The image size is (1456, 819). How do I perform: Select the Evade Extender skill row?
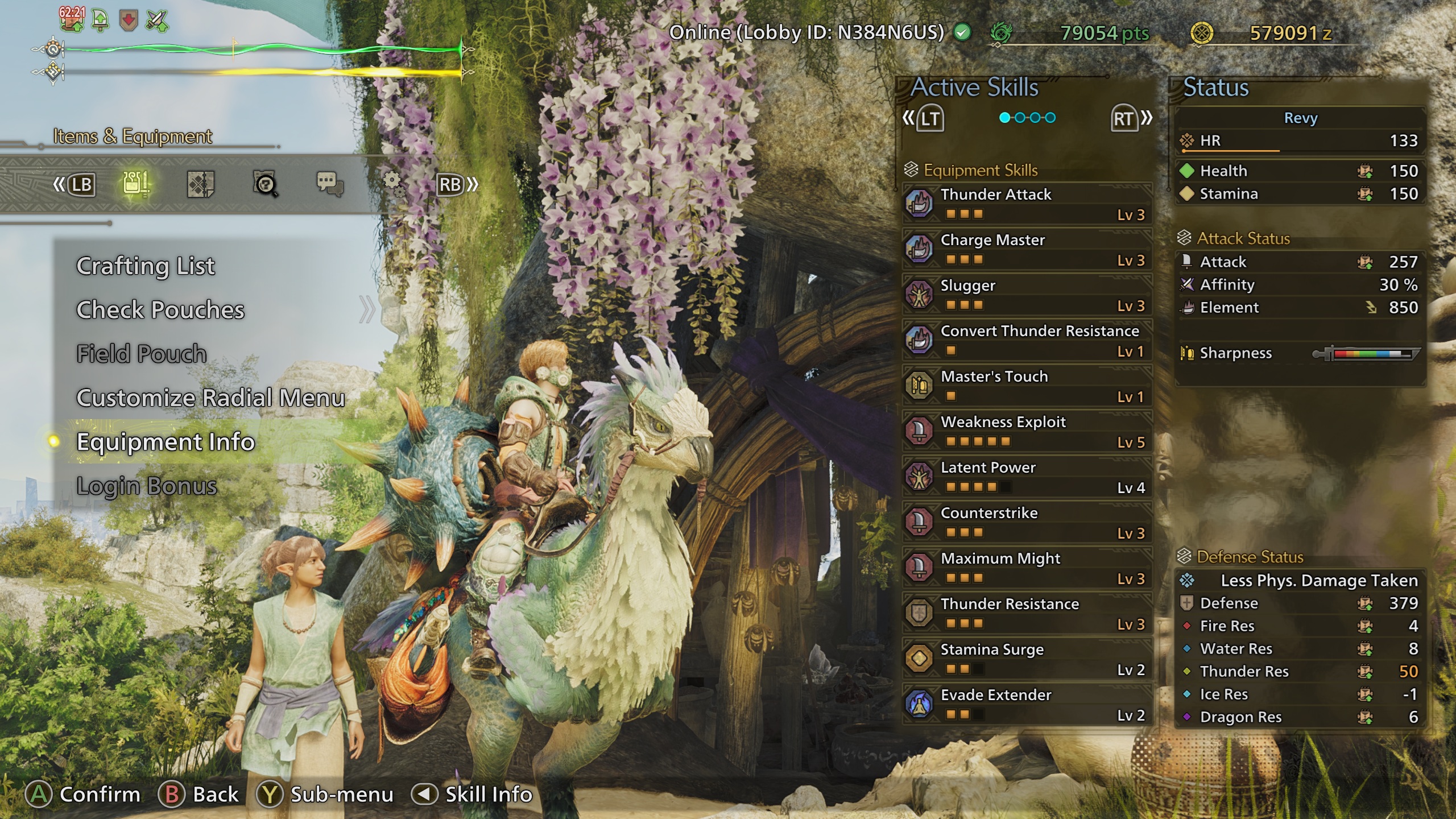1027,704
